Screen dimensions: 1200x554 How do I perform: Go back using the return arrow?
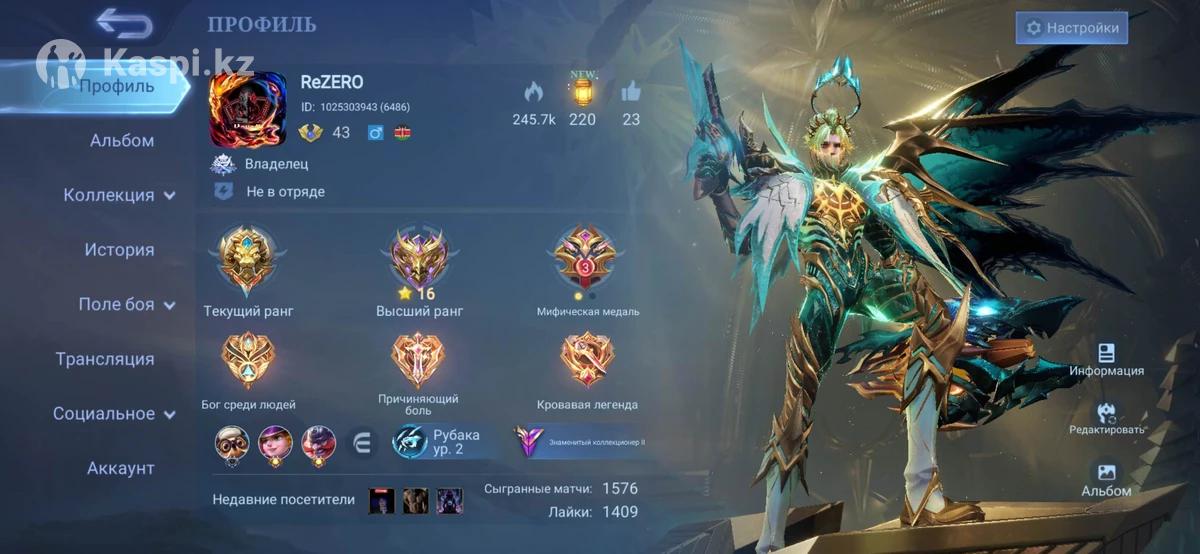point(124,23)
